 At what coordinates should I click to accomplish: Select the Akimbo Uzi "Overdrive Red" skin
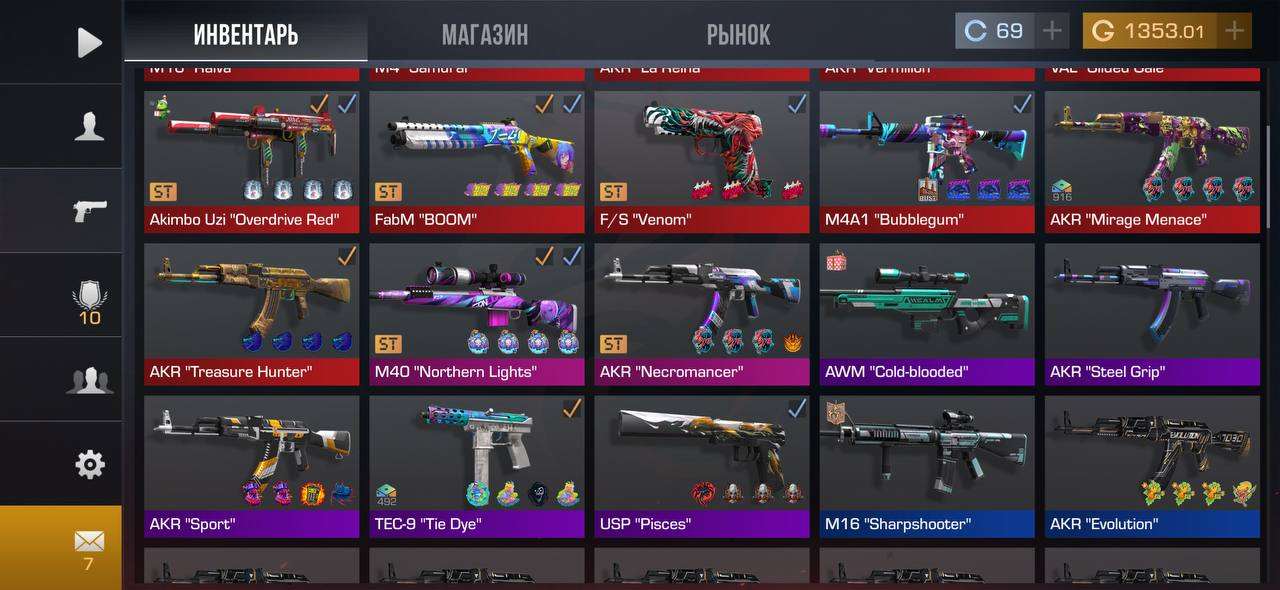click(251, 160)
